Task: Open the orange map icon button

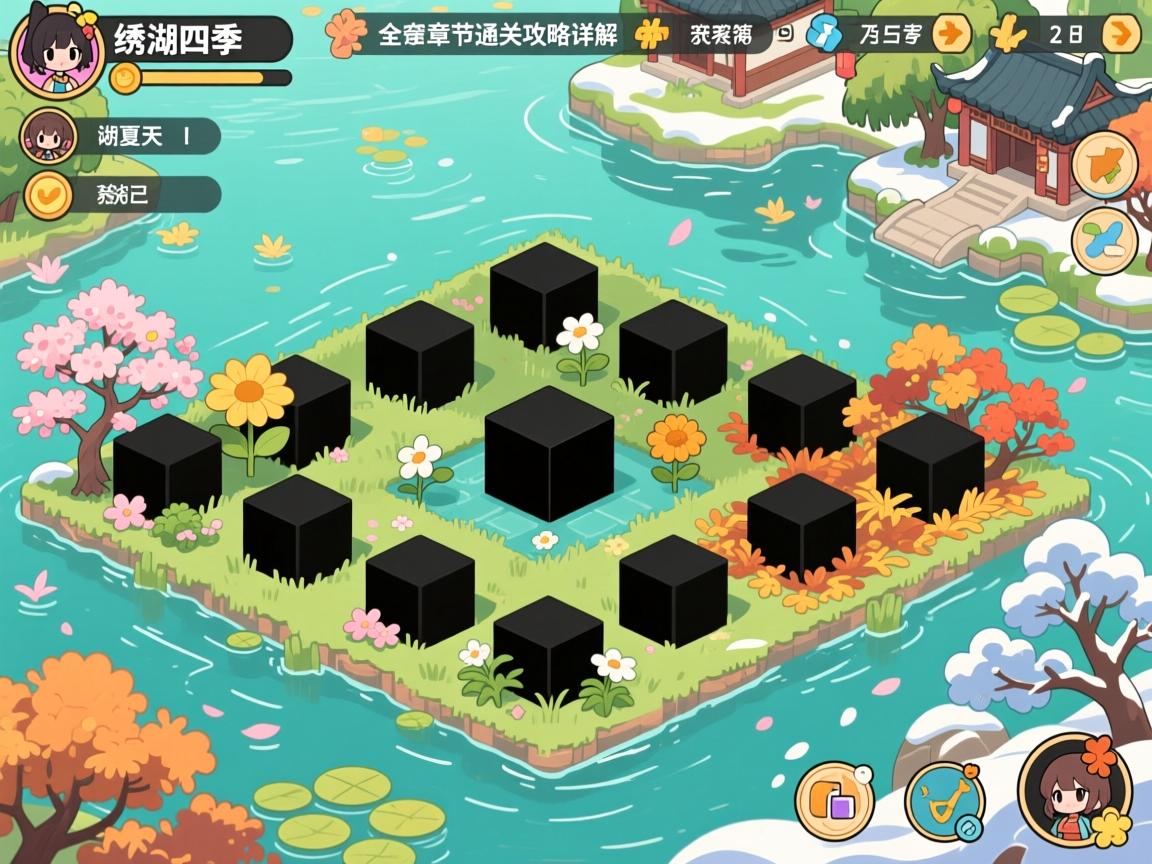Action: click(1104, 165)
